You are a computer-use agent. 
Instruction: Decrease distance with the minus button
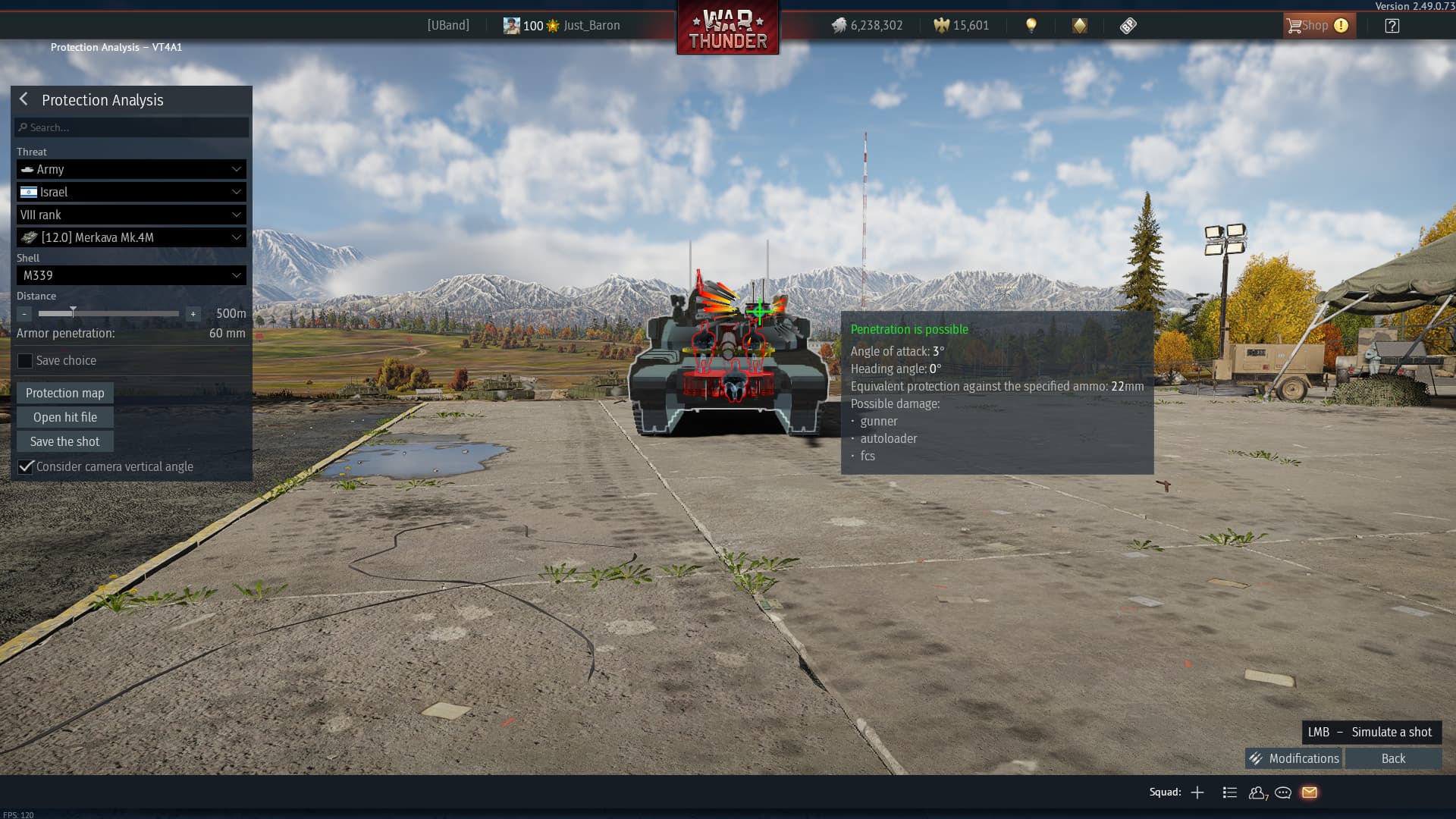[x=24, y=313]
